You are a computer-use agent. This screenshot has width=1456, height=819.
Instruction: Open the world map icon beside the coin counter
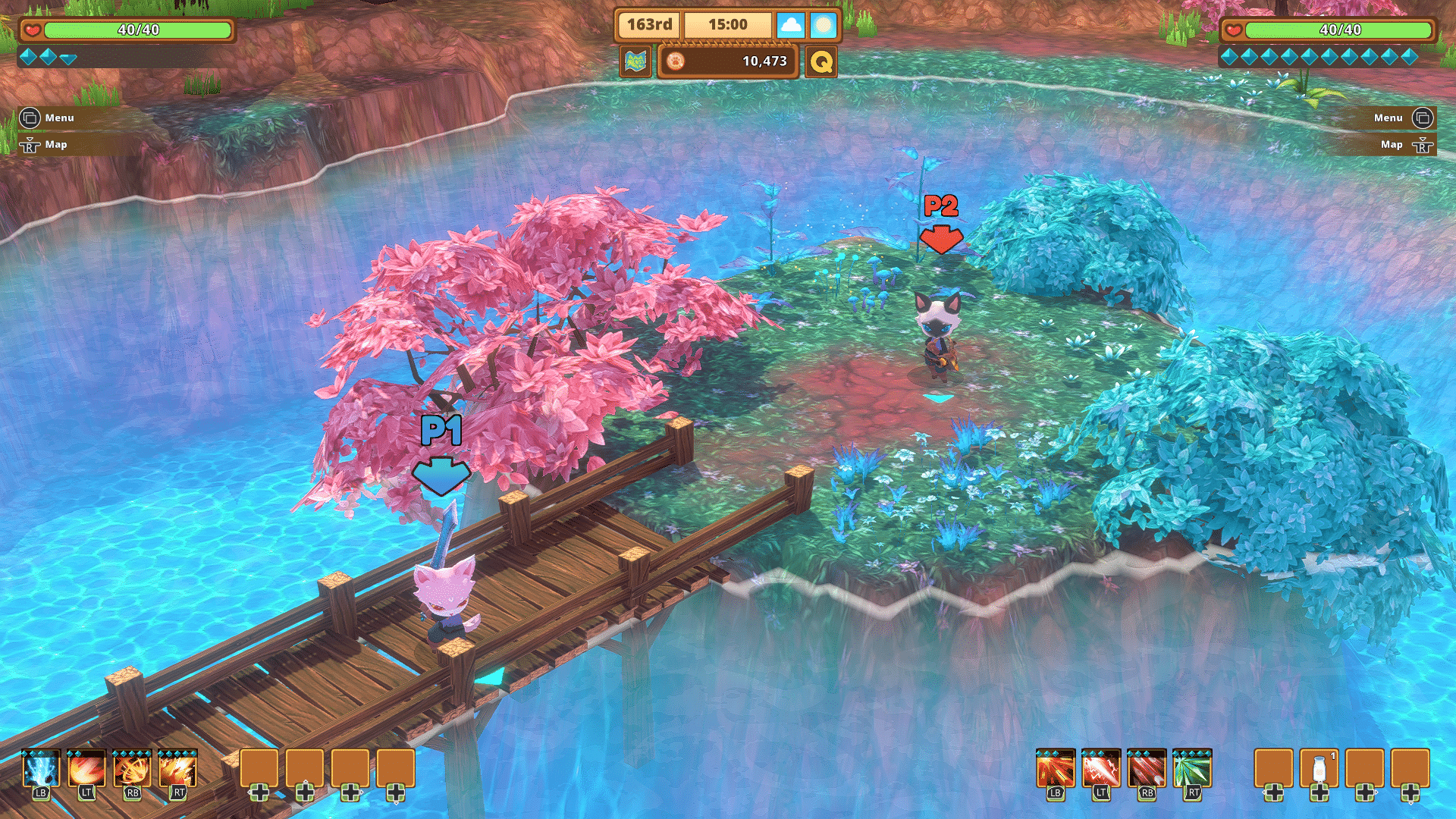[635, 61]
